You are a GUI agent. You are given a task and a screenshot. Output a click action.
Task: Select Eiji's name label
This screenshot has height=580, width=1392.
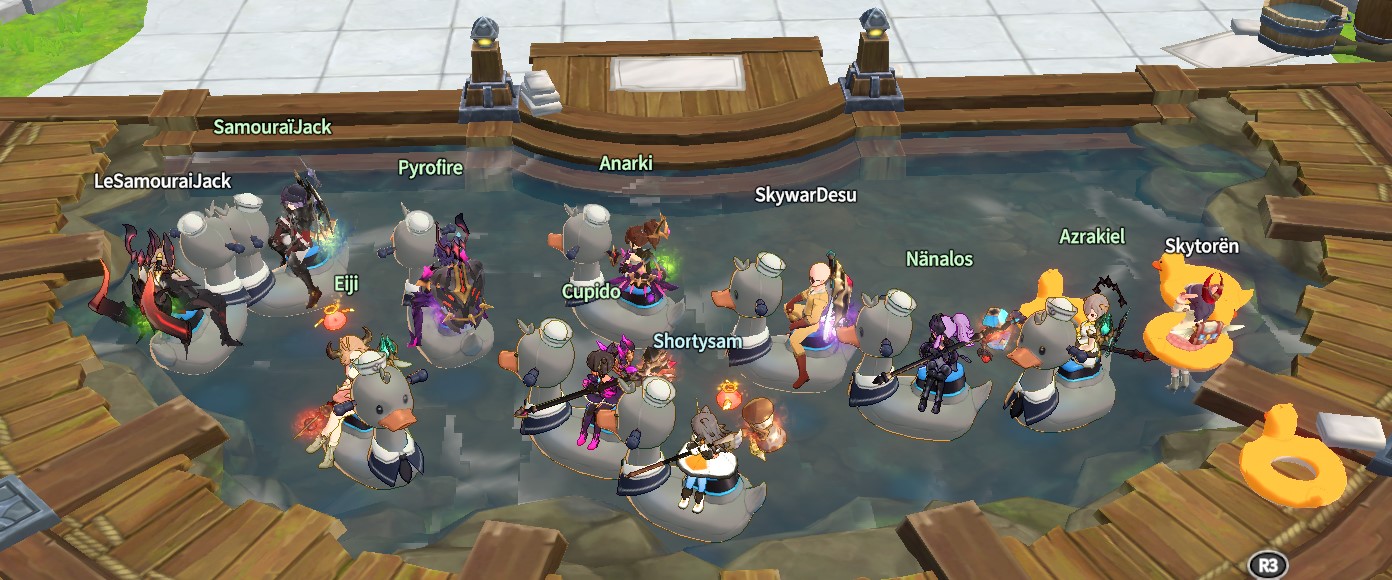pos(346,285)
